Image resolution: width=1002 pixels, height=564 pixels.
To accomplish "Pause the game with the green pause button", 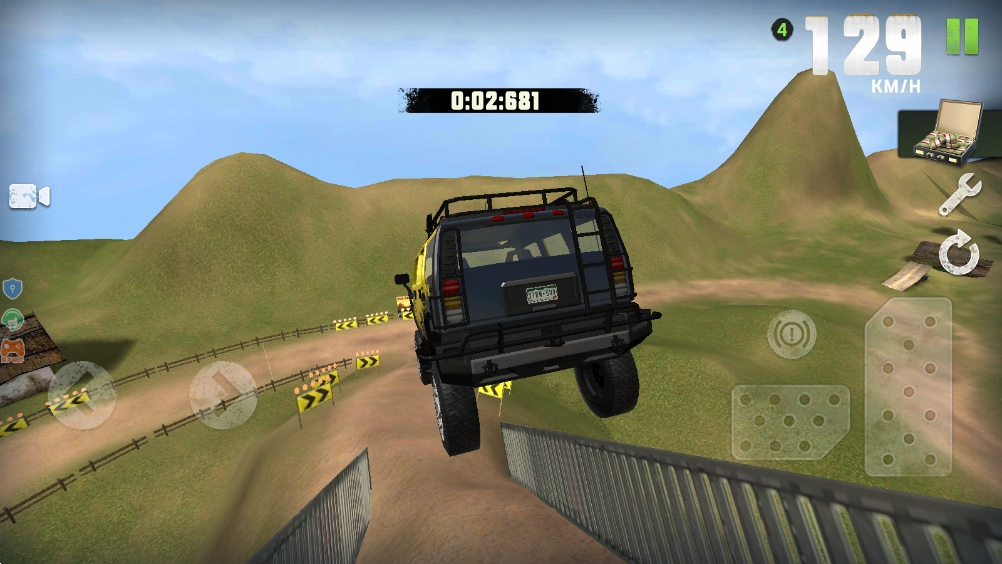I will (x=962, y=37).
